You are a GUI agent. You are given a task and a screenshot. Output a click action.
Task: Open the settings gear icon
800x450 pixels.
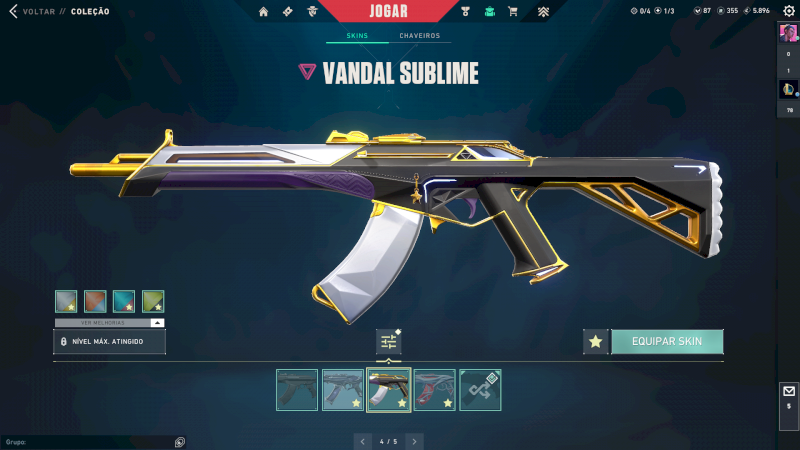(x=788, y=11)
